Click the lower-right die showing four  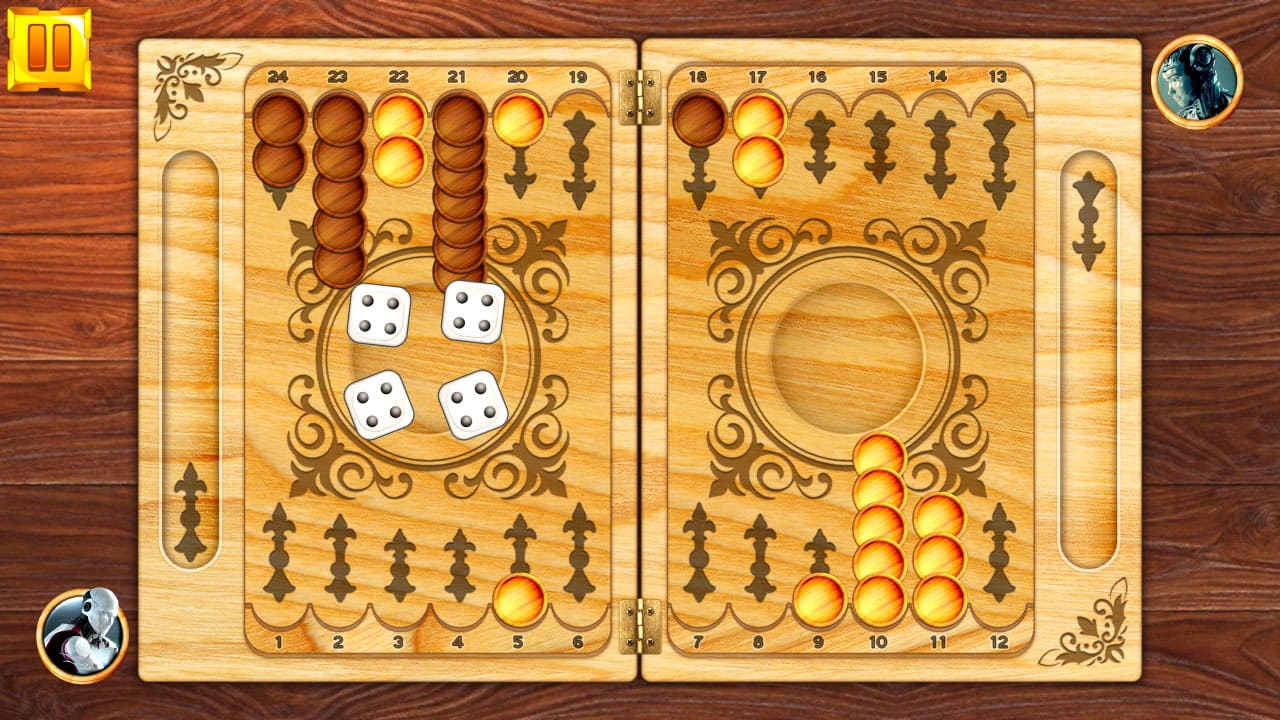click(468, 406)
